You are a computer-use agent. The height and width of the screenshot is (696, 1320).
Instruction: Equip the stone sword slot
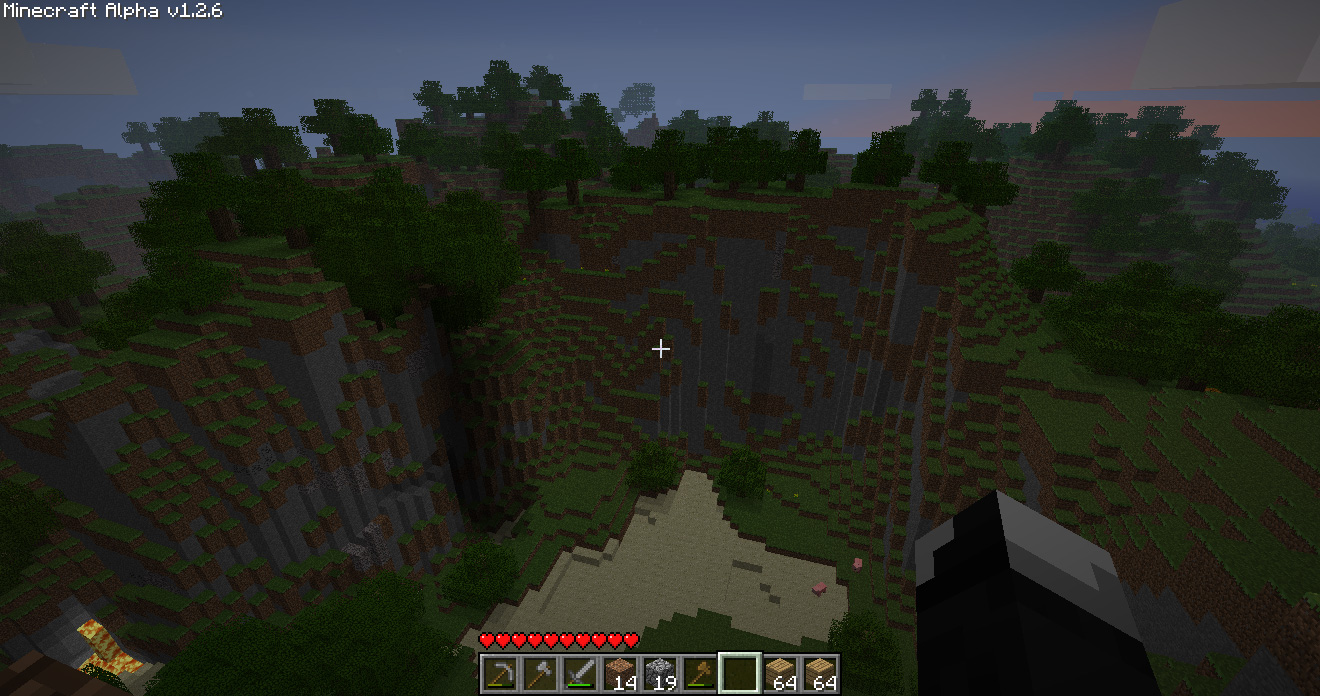(580, 674)
